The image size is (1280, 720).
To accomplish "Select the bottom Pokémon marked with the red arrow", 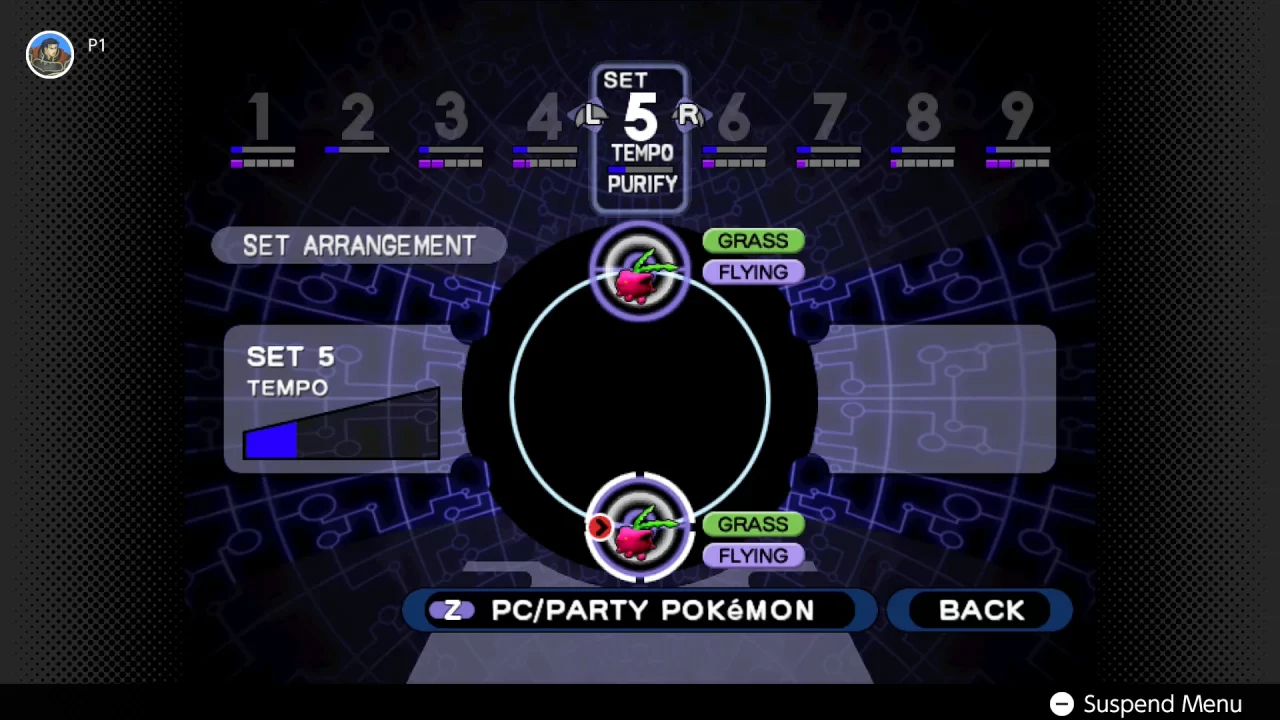I will (x=640, y=528).
